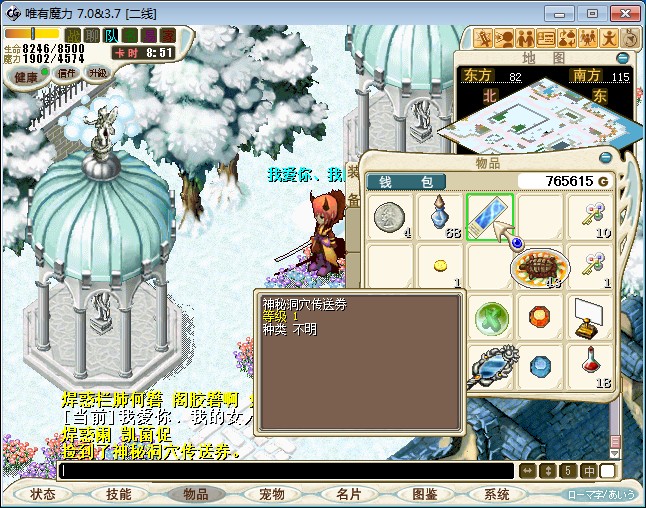This screenshot has height=508, width=646.
Task: Choose the turtle dish food item
Action: [540, 267]
